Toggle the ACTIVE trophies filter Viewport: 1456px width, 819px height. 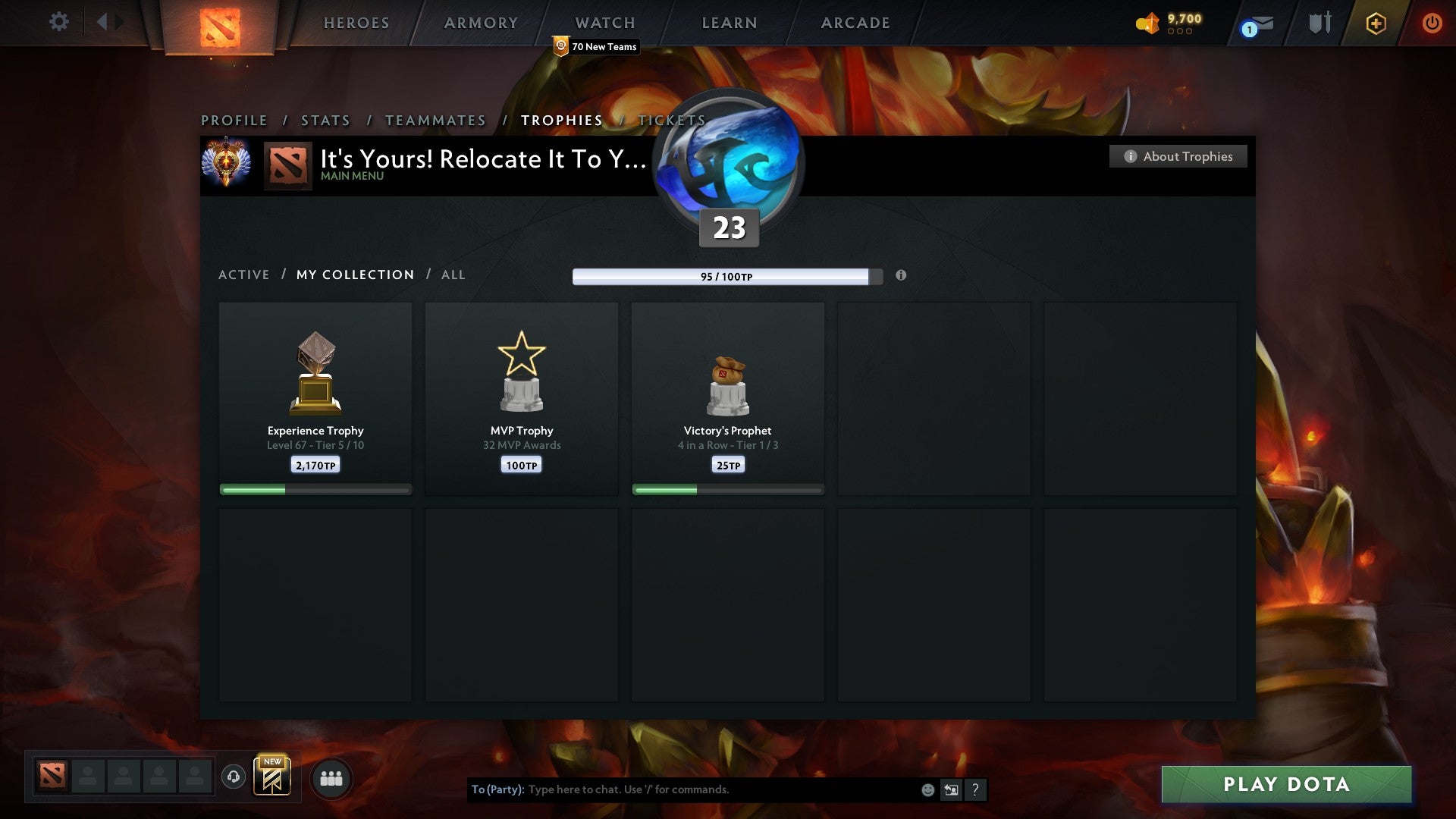pyautogui.click(x=244, y=275)
